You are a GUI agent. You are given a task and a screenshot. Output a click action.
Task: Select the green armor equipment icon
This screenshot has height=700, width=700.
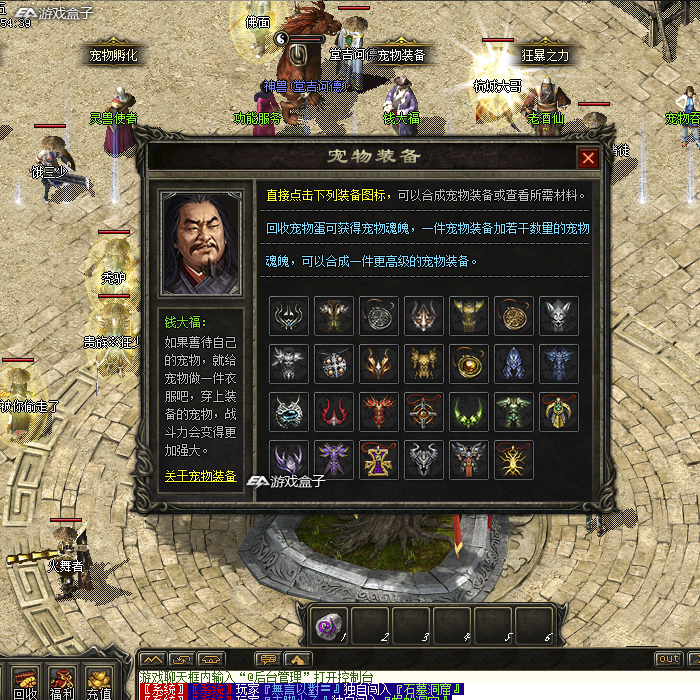tap(513, 411)
